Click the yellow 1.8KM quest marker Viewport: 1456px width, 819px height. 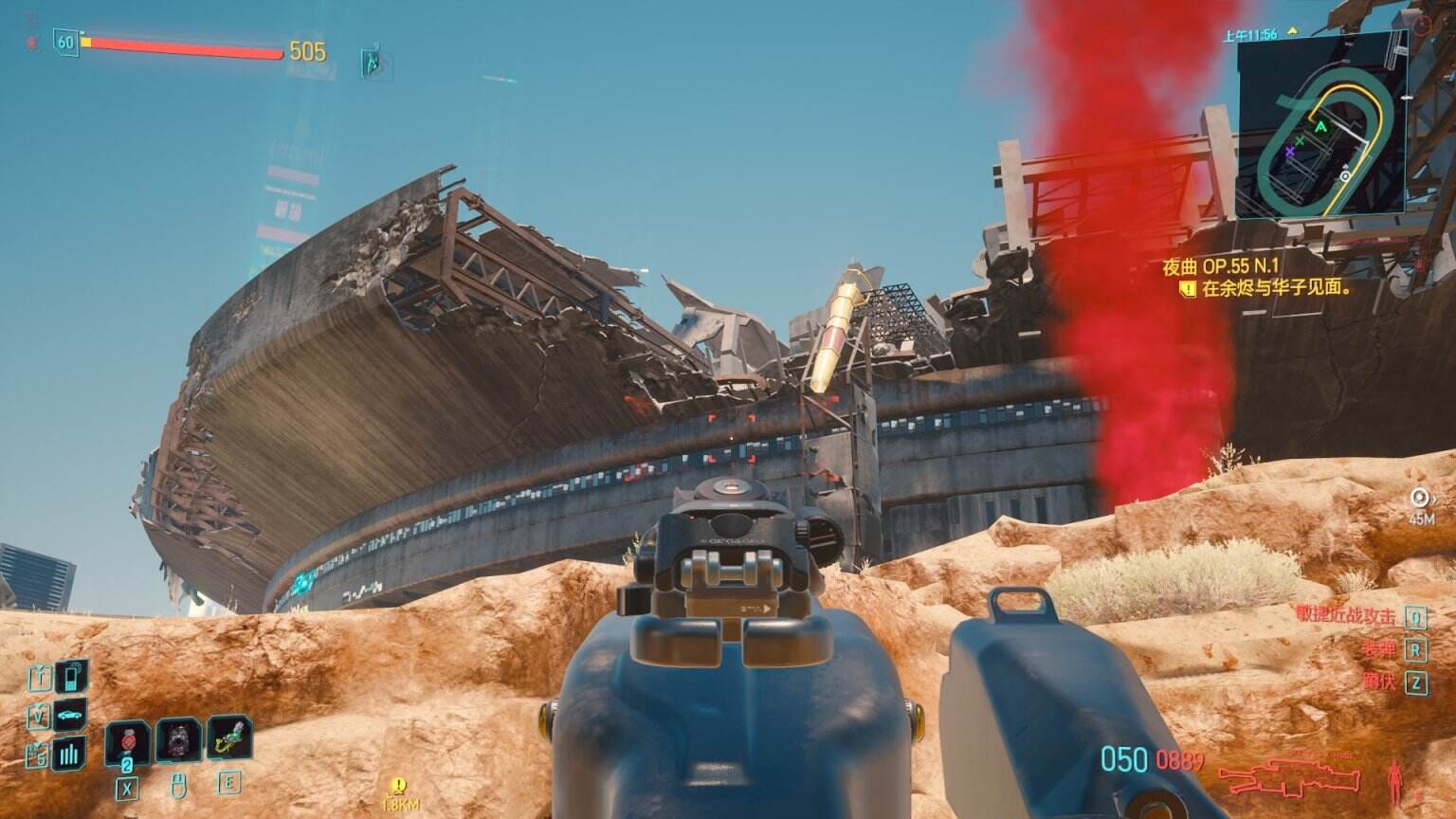coord(399,792)
